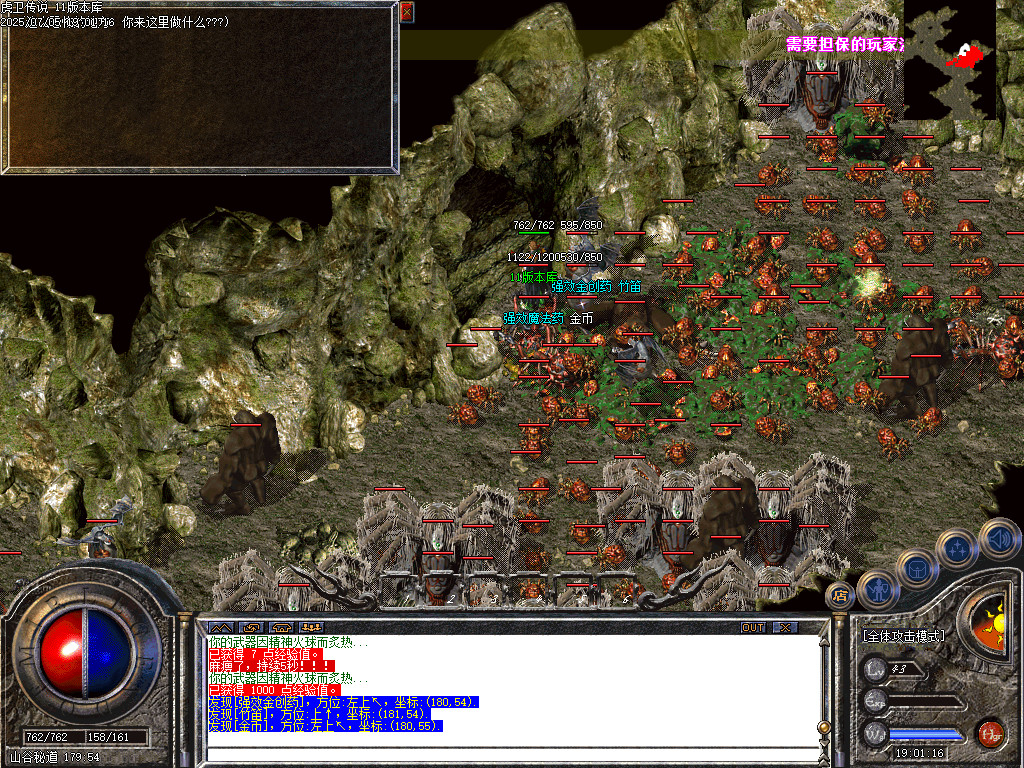
Task: Open the minimap in the corner
Action: [949, 59]
